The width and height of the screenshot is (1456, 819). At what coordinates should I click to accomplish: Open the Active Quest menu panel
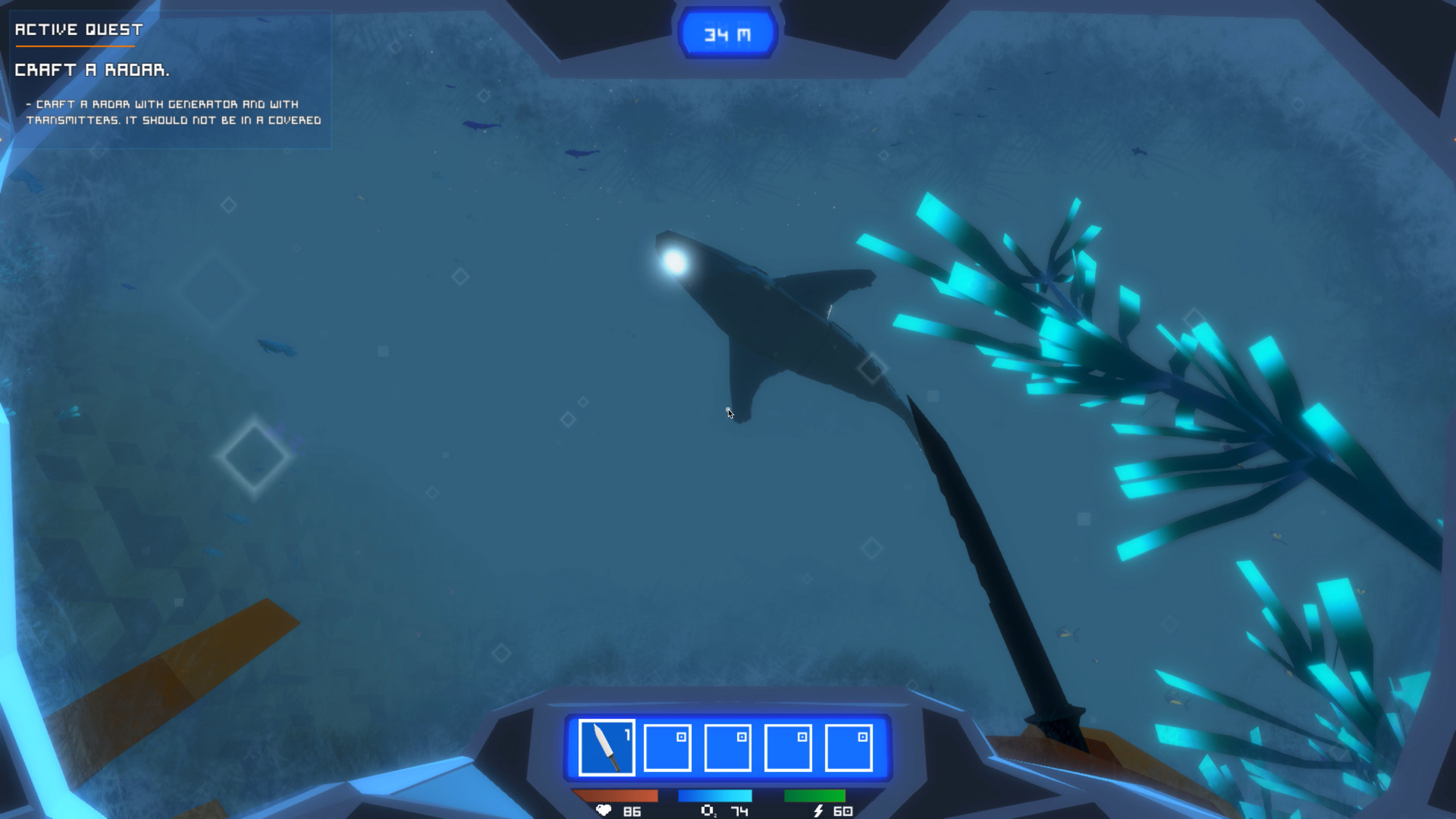77,31
